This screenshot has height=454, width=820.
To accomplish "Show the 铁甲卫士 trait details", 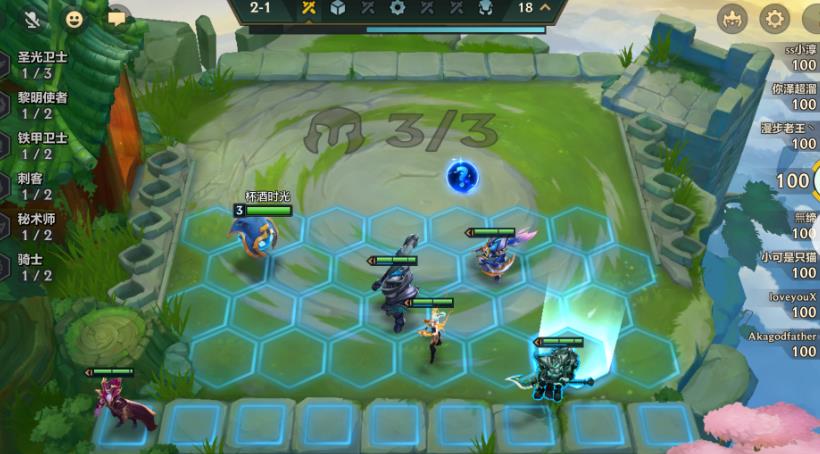I will click(x=36, y=146).
